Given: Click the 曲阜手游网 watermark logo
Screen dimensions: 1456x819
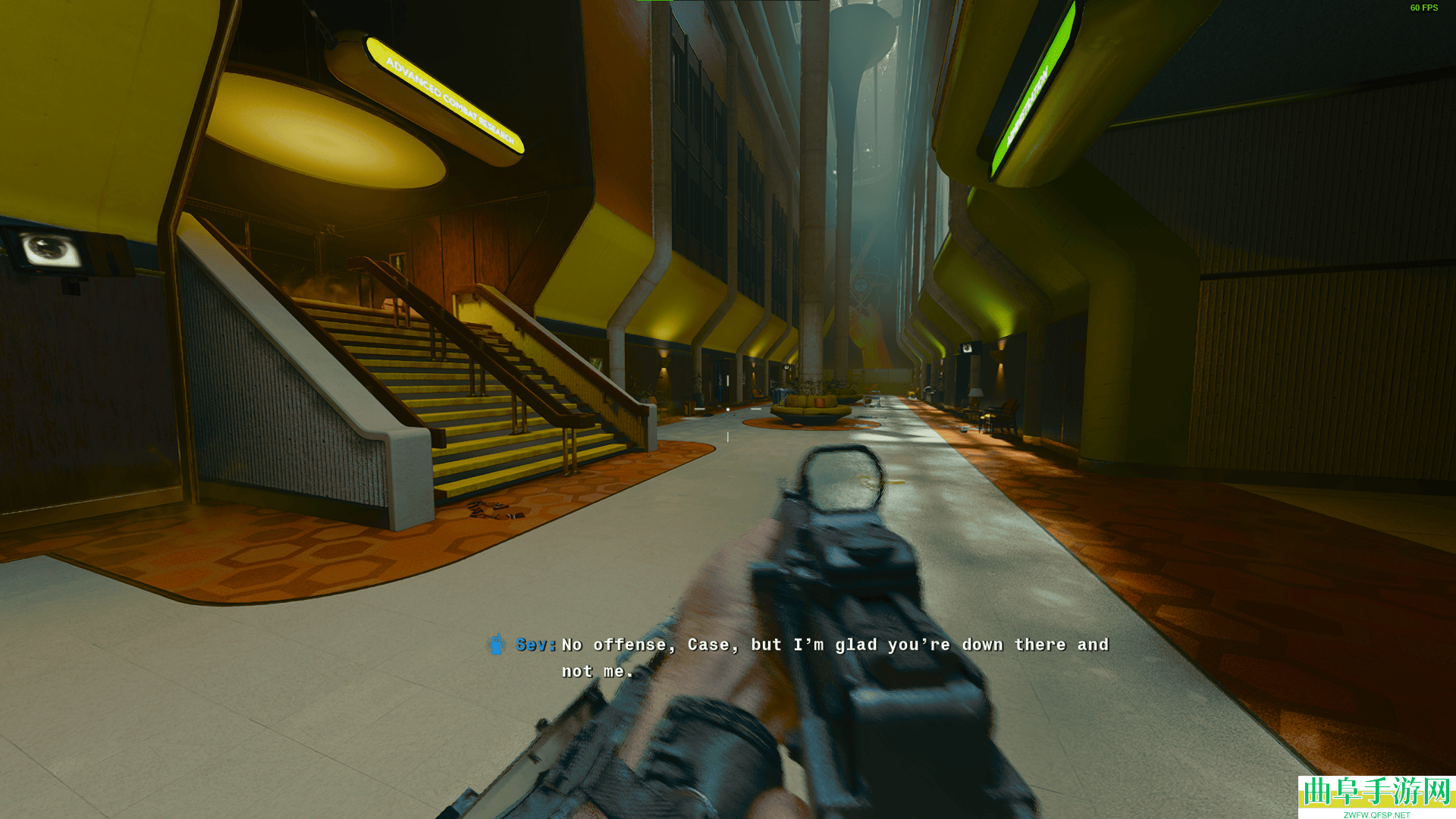Looking at the screenshot, I should [1376, 795].
